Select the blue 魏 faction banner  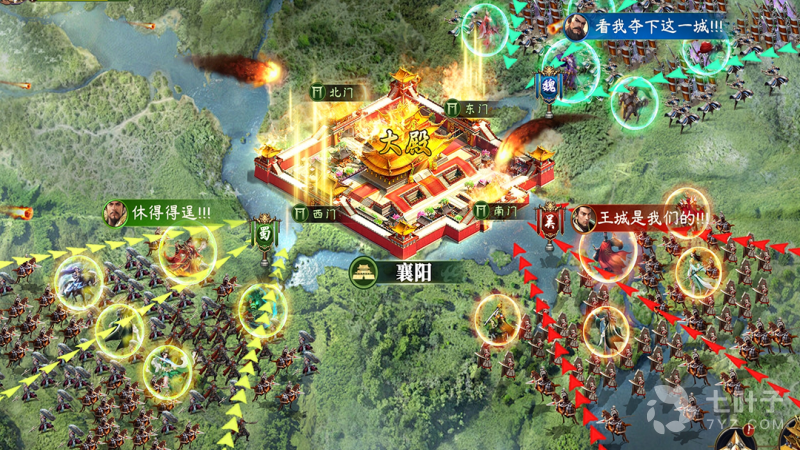point(549,87)
